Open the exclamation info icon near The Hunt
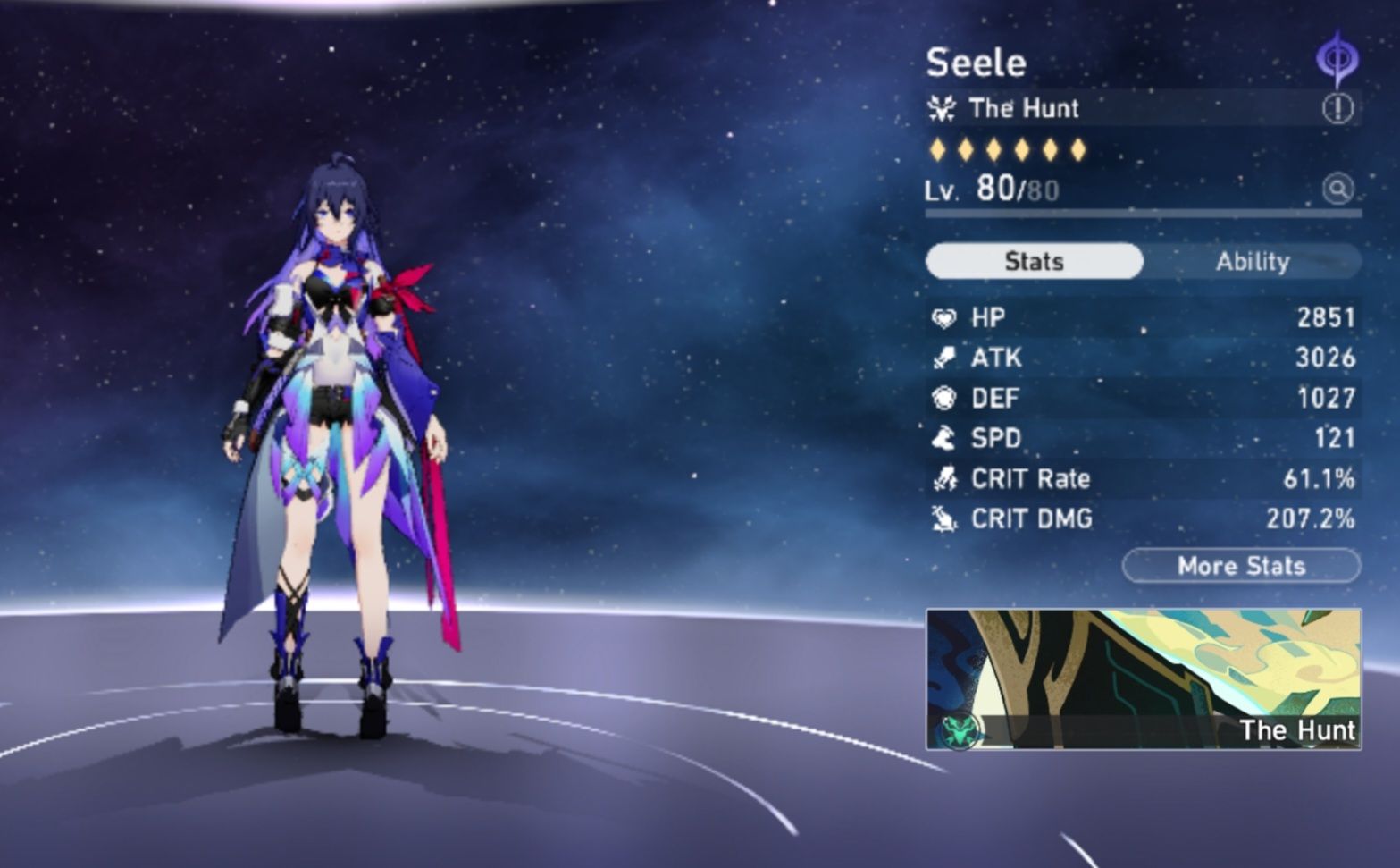The height and width of the screenshot is (868, 1400). [x=1337, y=108]
